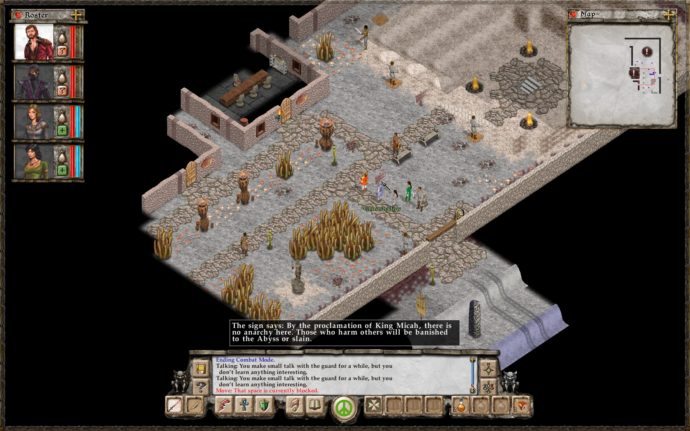Open the hooded rogue's inventory bag

point(62,77)
